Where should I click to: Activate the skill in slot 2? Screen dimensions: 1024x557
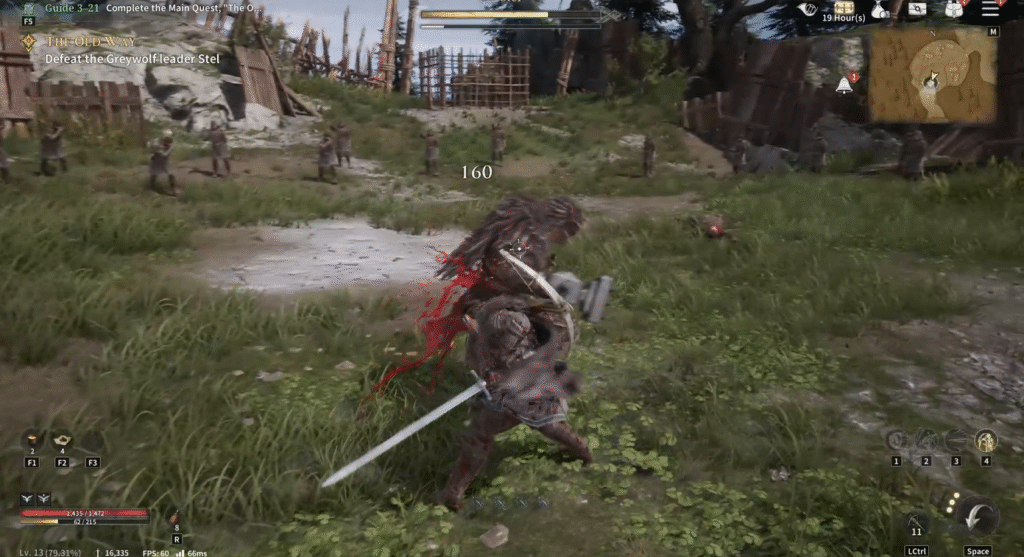tap(926, 441)
